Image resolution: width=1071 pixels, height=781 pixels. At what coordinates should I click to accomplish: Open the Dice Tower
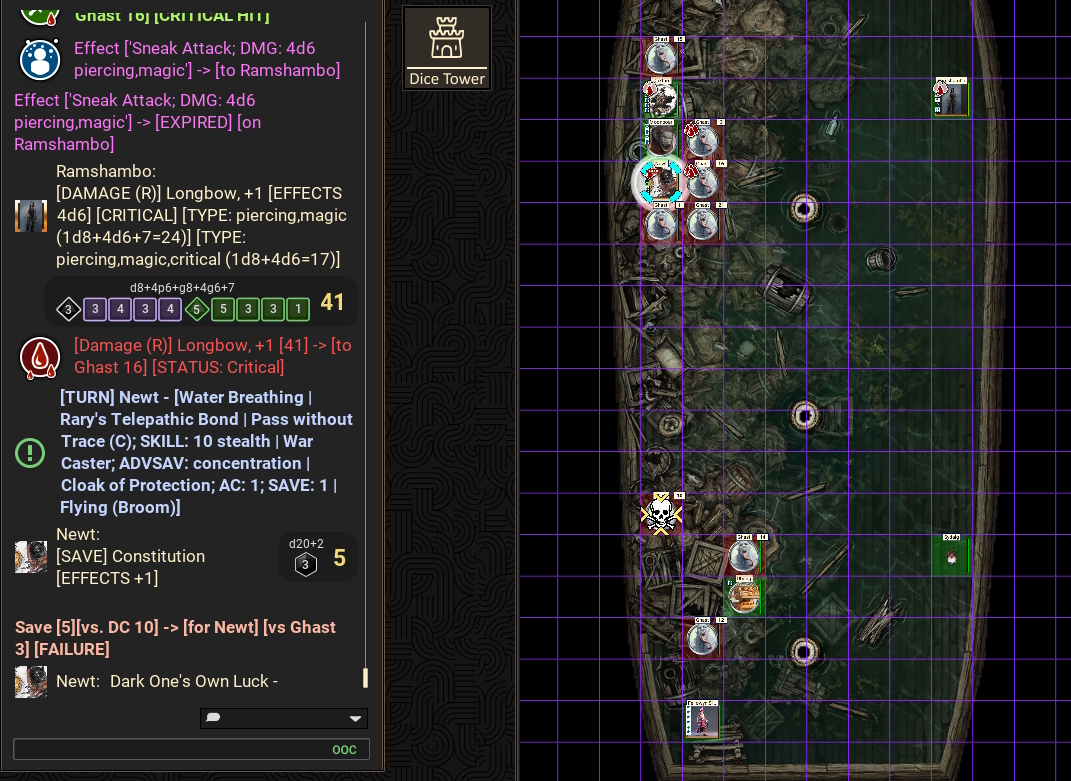pyautogui.click(x=447, y=47)
